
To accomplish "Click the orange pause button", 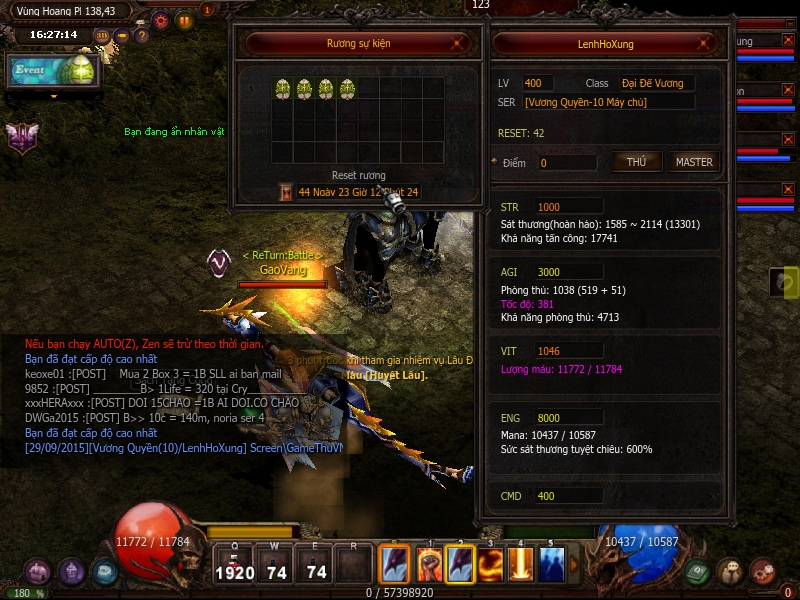I will click(x=184, y=19).
